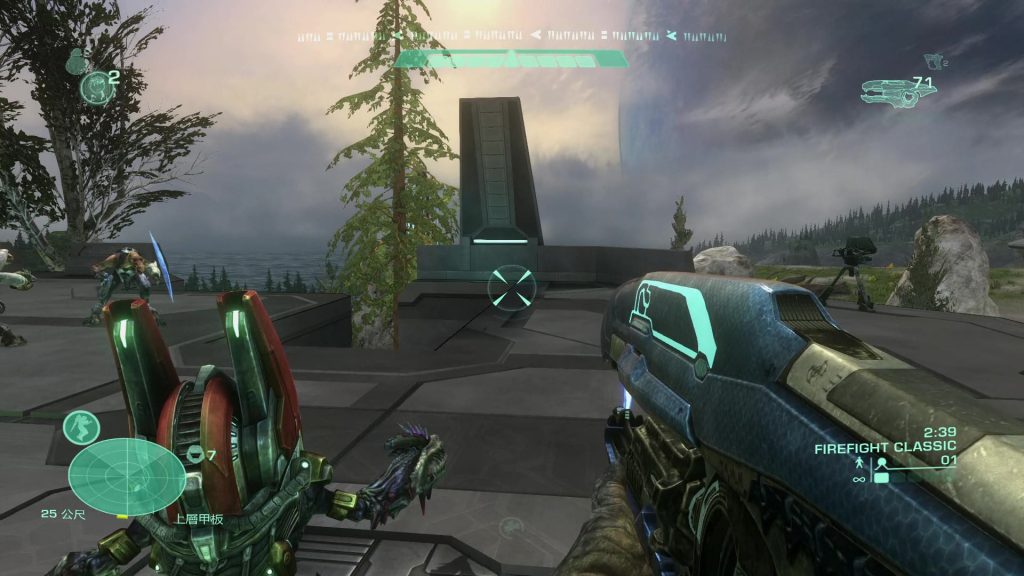Click the plasma repeater weapon icon
The image size is (1024, 576).
click(897, 92)
